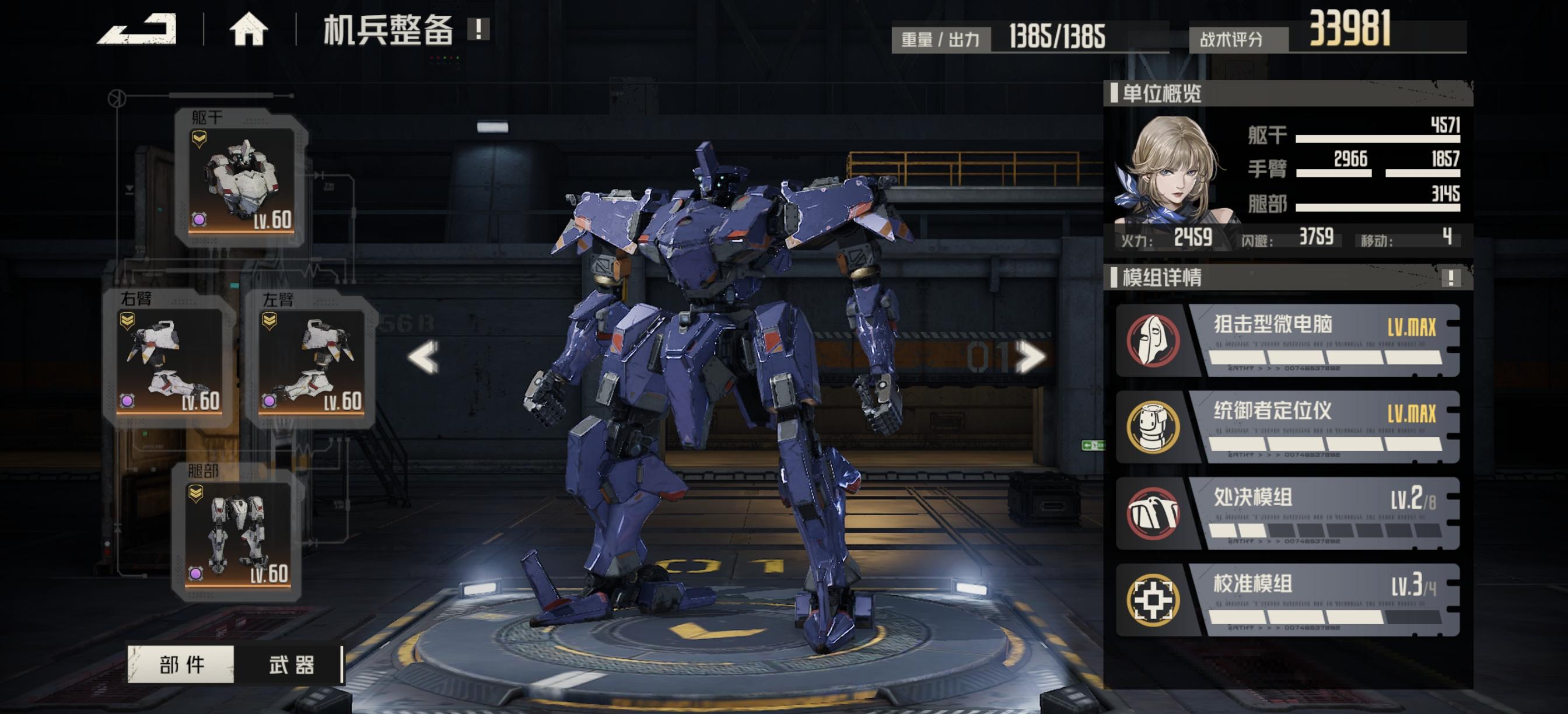Open the 统御者定位仪 module

pyautogui.click(x=1287, y=426)
